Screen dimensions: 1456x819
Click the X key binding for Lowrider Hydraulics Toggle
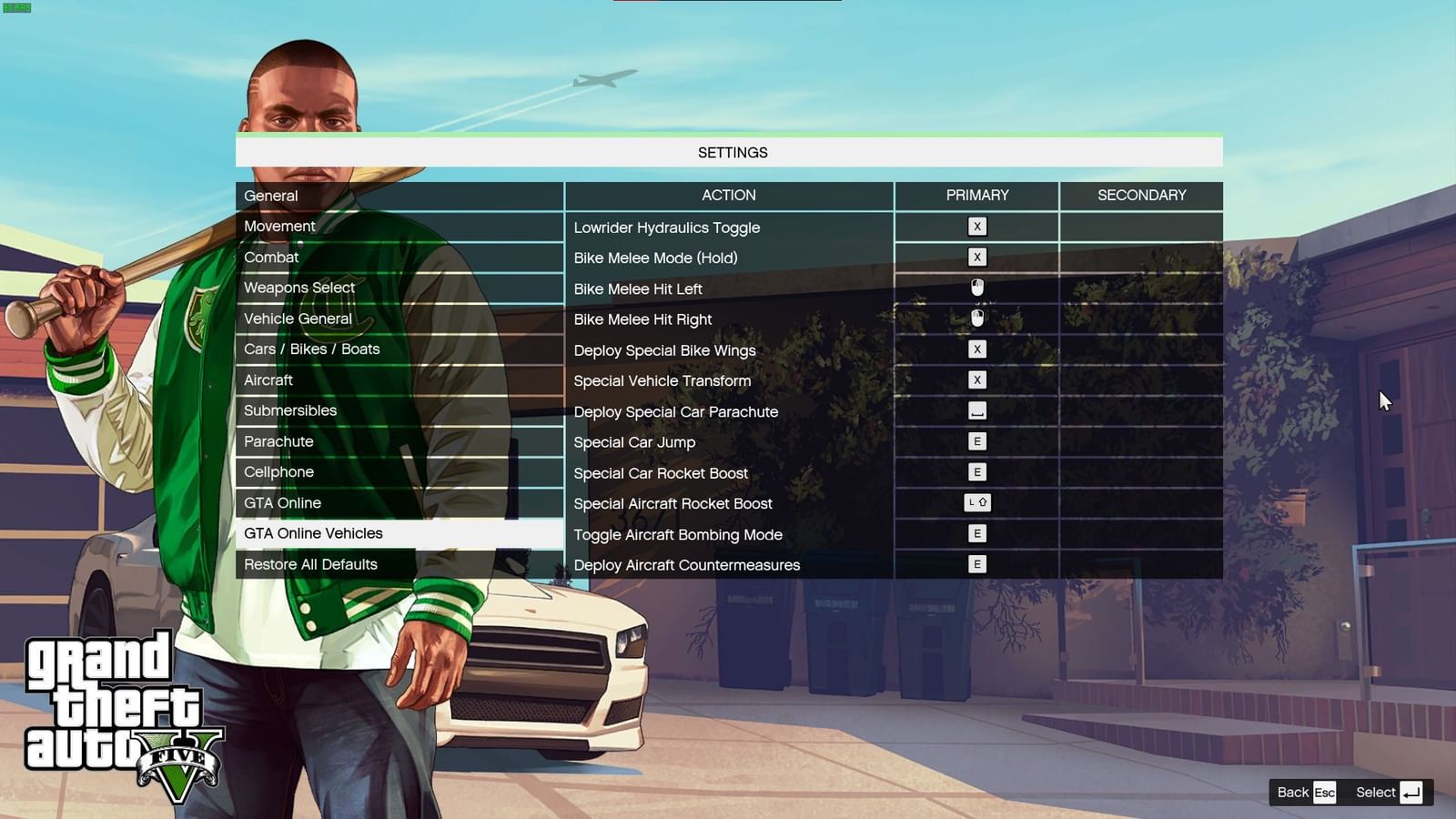[976, 227]
